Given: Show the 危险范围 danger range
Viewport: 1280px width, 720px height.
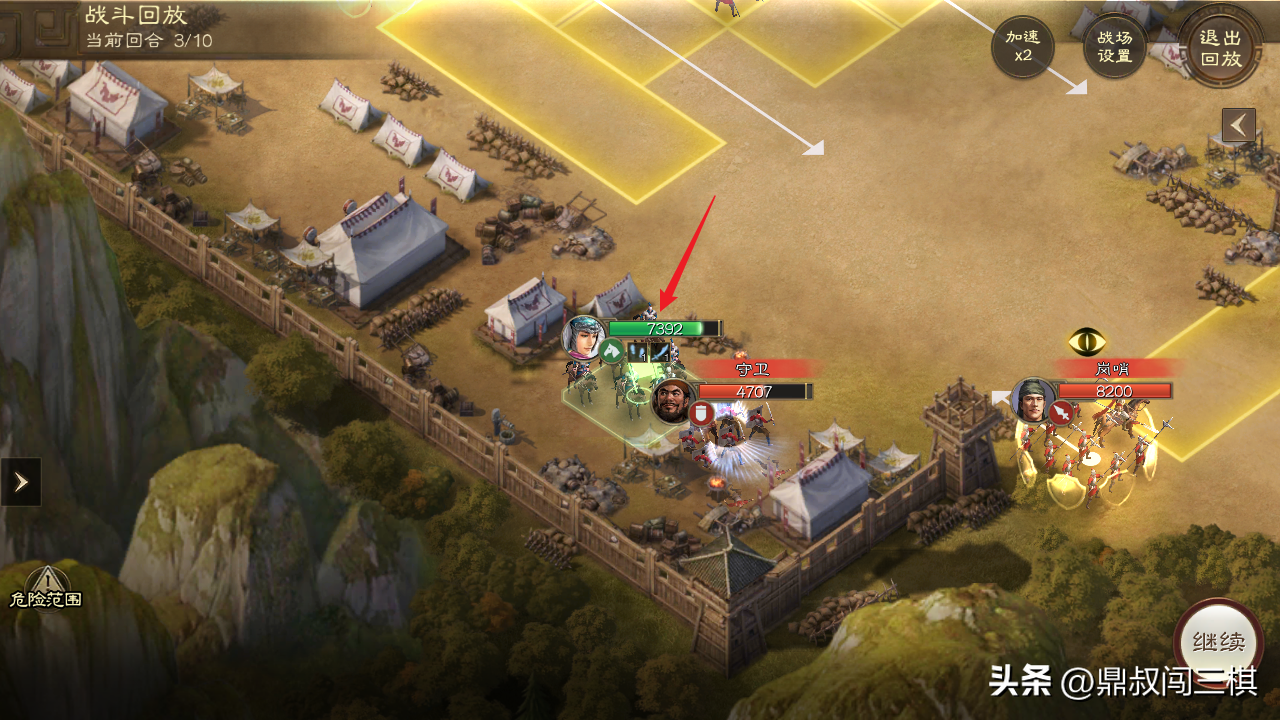Looking at the screenshot, I should [x=45, y=587].
